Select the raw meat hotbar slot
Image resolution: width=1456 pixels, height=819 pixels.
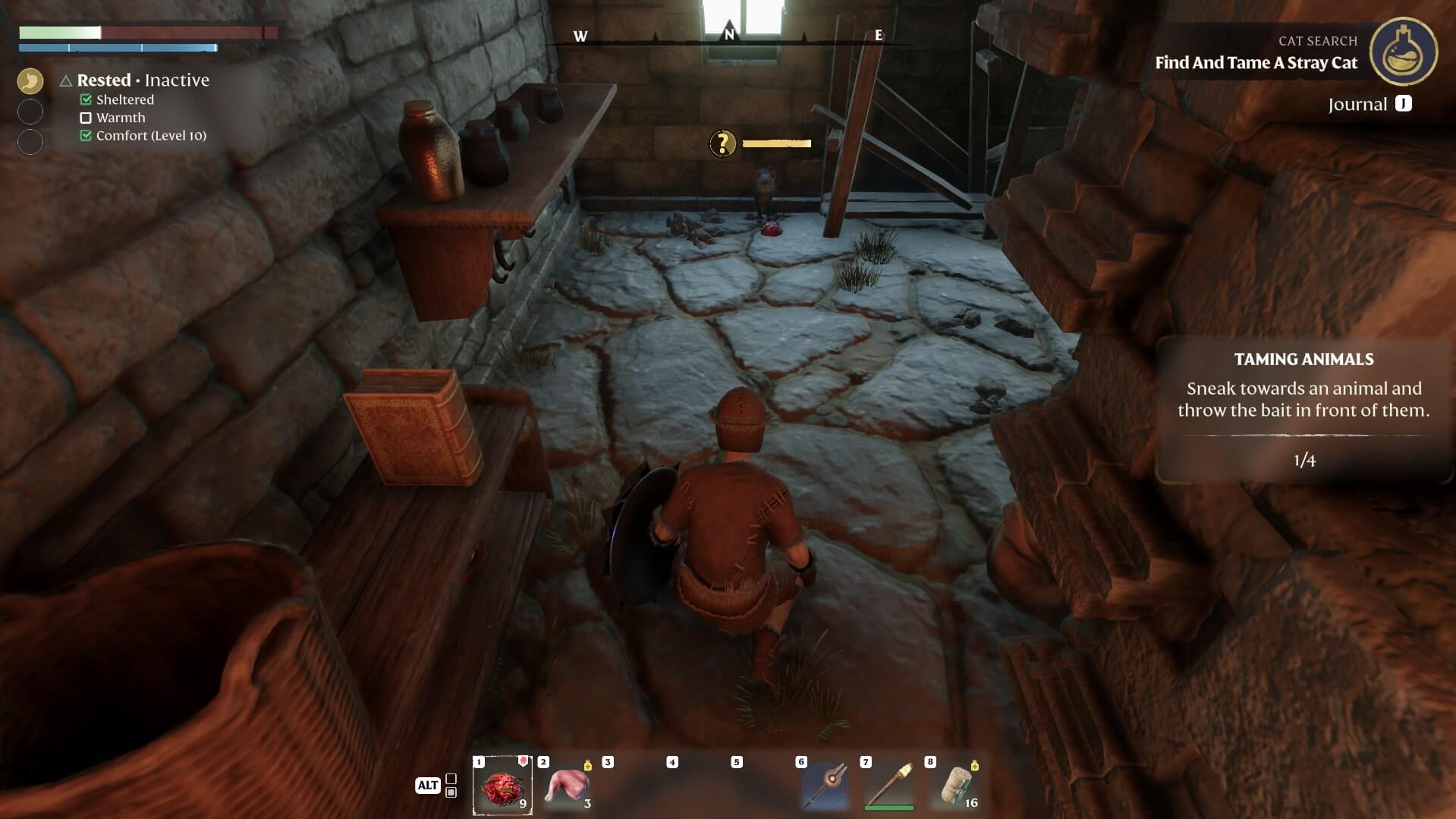coord(567,786)
